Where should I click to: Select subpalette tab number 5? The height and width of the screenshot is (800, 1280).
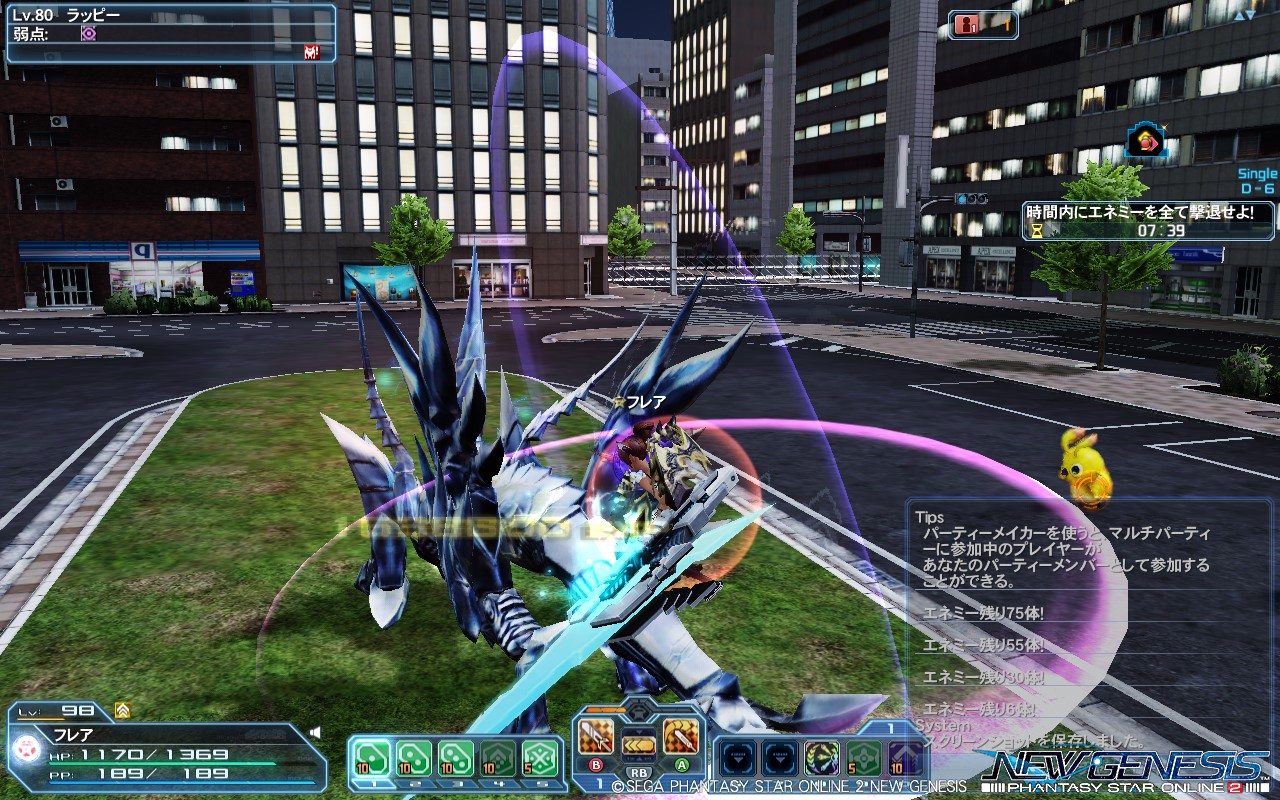click(x=542, y=783)
